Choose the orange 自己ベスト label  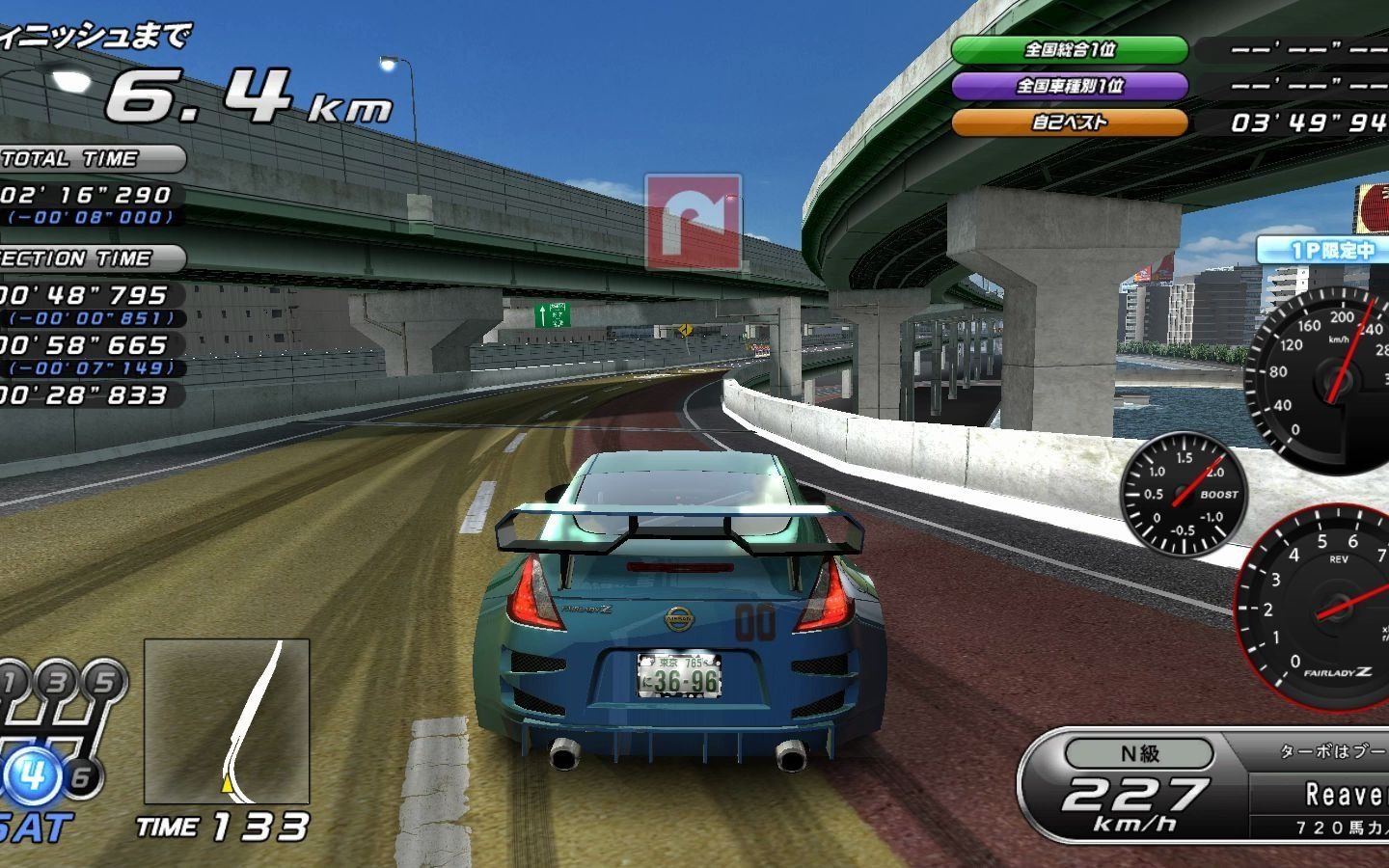point(1069,122)
